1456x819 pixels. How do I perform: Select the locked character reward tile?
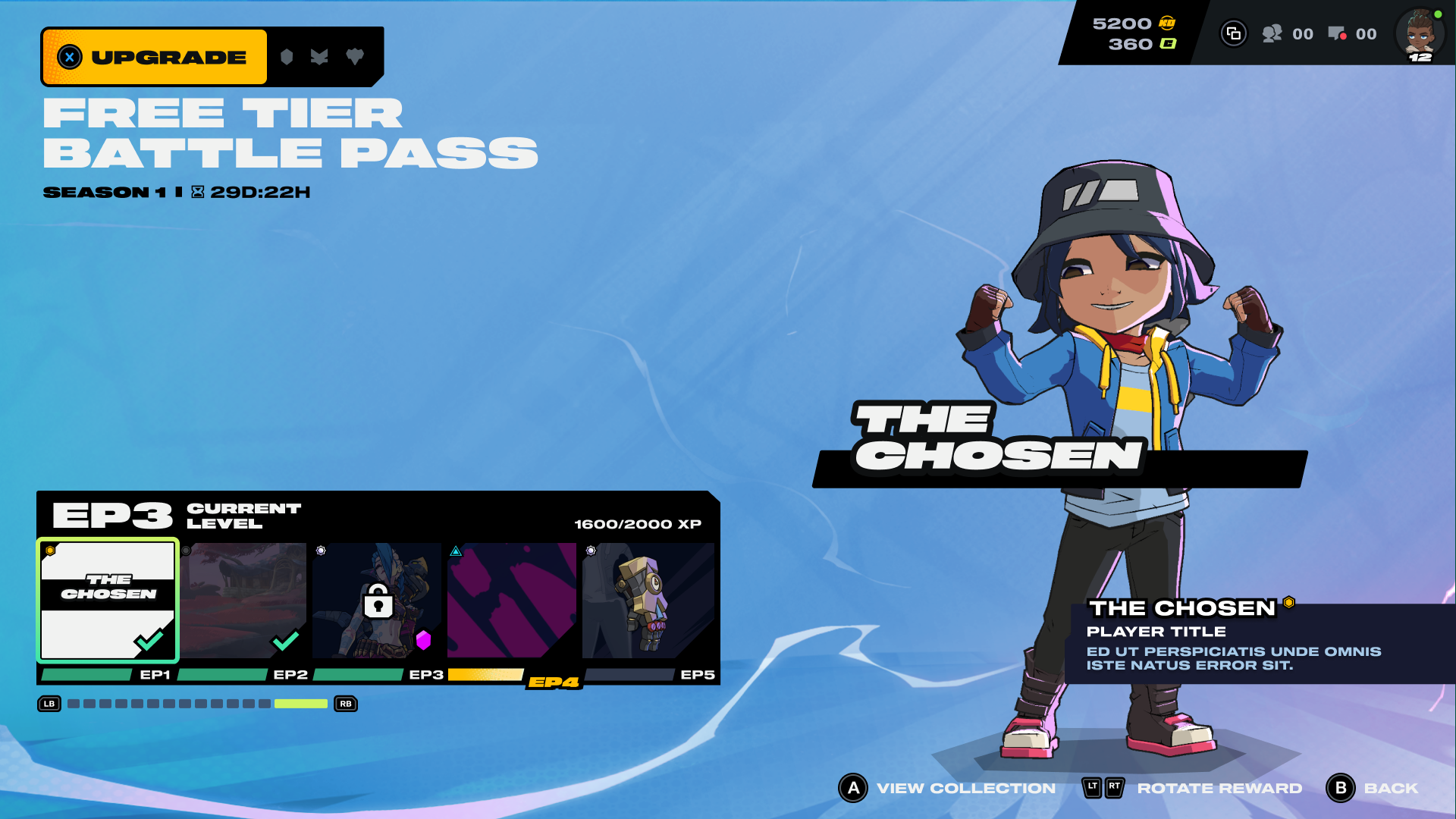click(x=377, y=600)
